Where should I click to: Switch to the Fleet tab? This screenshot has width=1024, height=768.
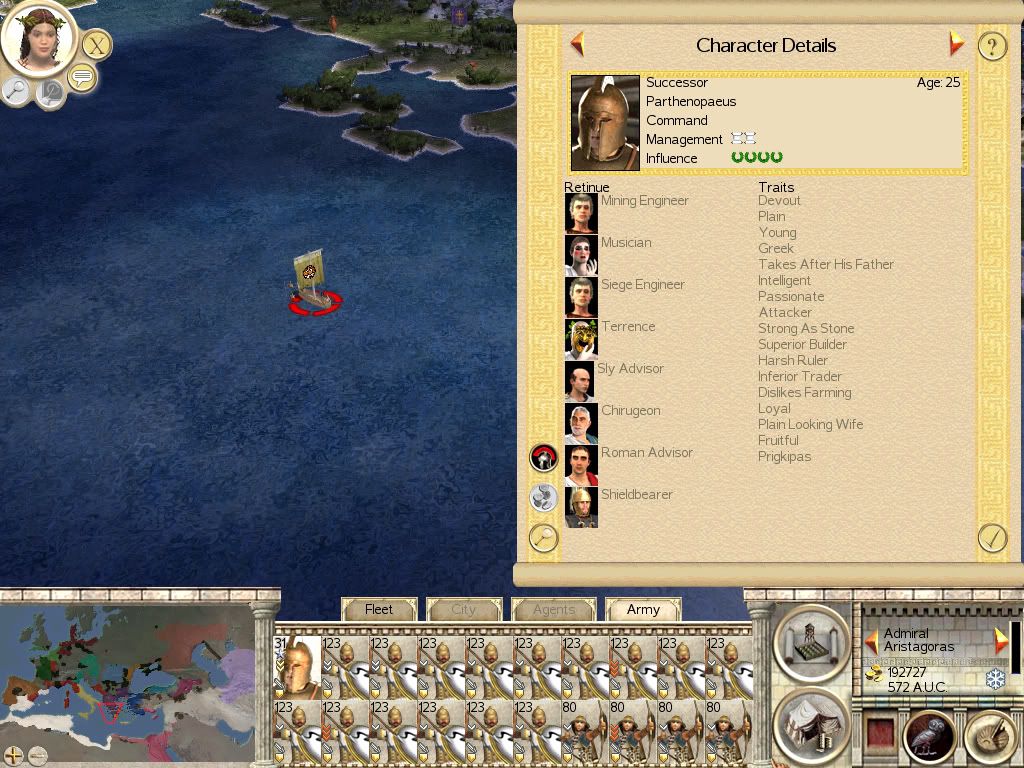click(379, 609)
